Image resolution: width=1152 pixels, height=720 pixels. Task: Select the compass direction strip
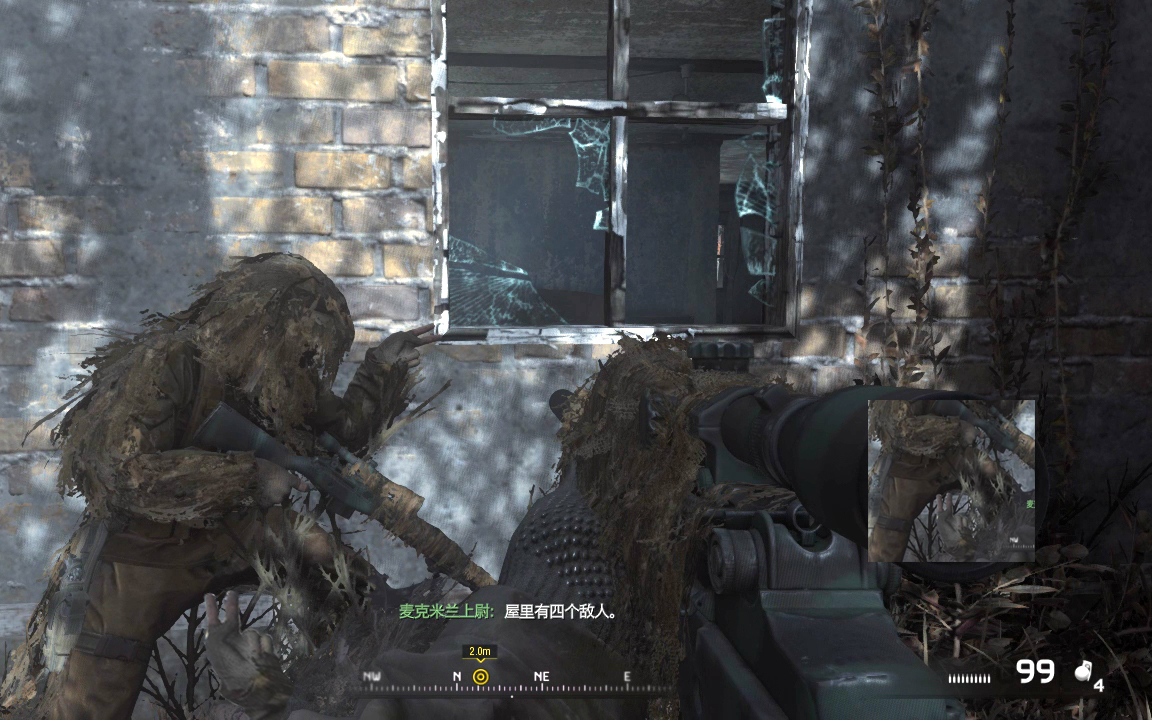[x=516, y=682]
